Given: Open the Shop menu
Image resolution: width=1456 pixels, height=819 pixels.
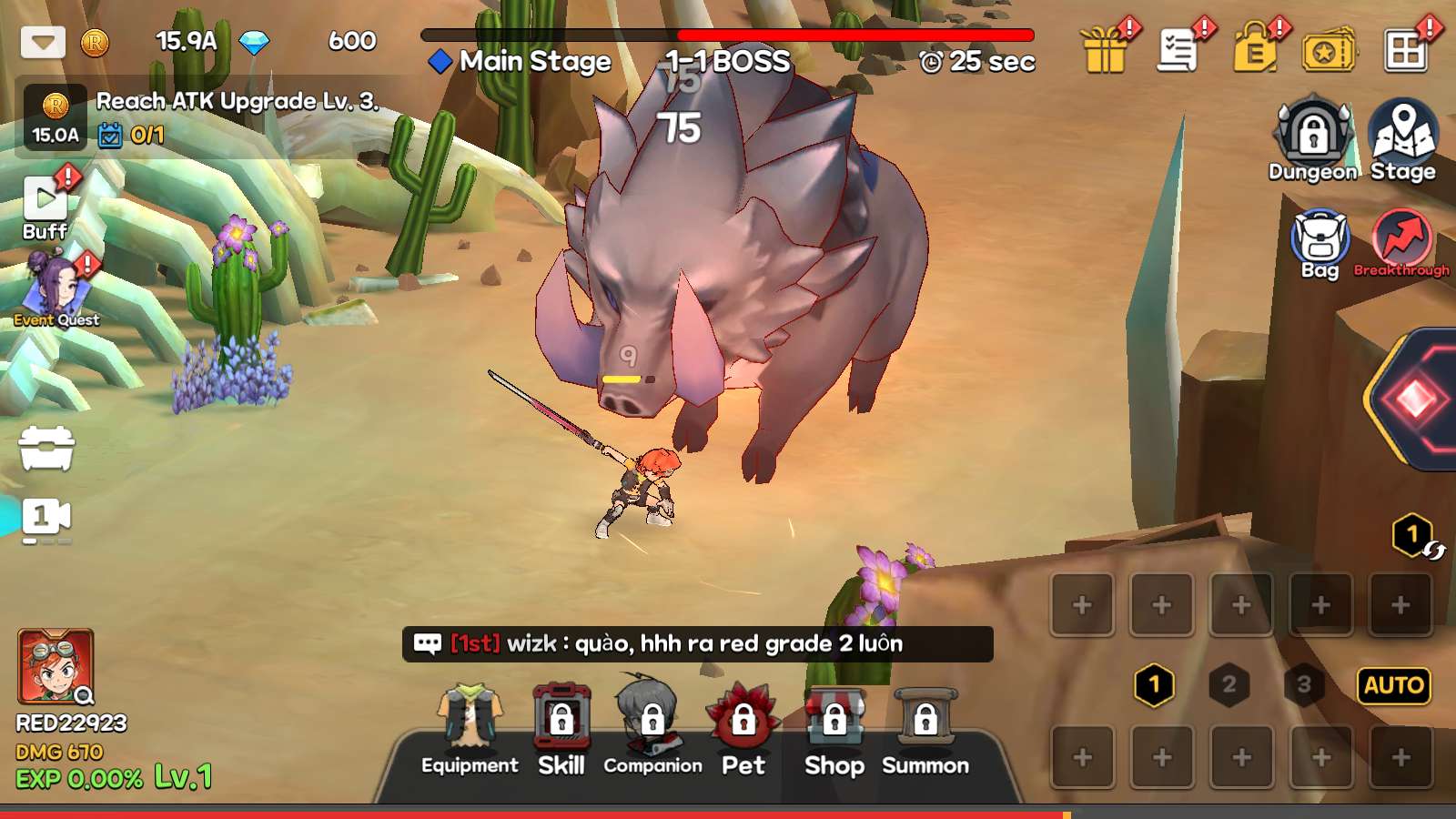Looking at the screenshot, I should point(834,731).
